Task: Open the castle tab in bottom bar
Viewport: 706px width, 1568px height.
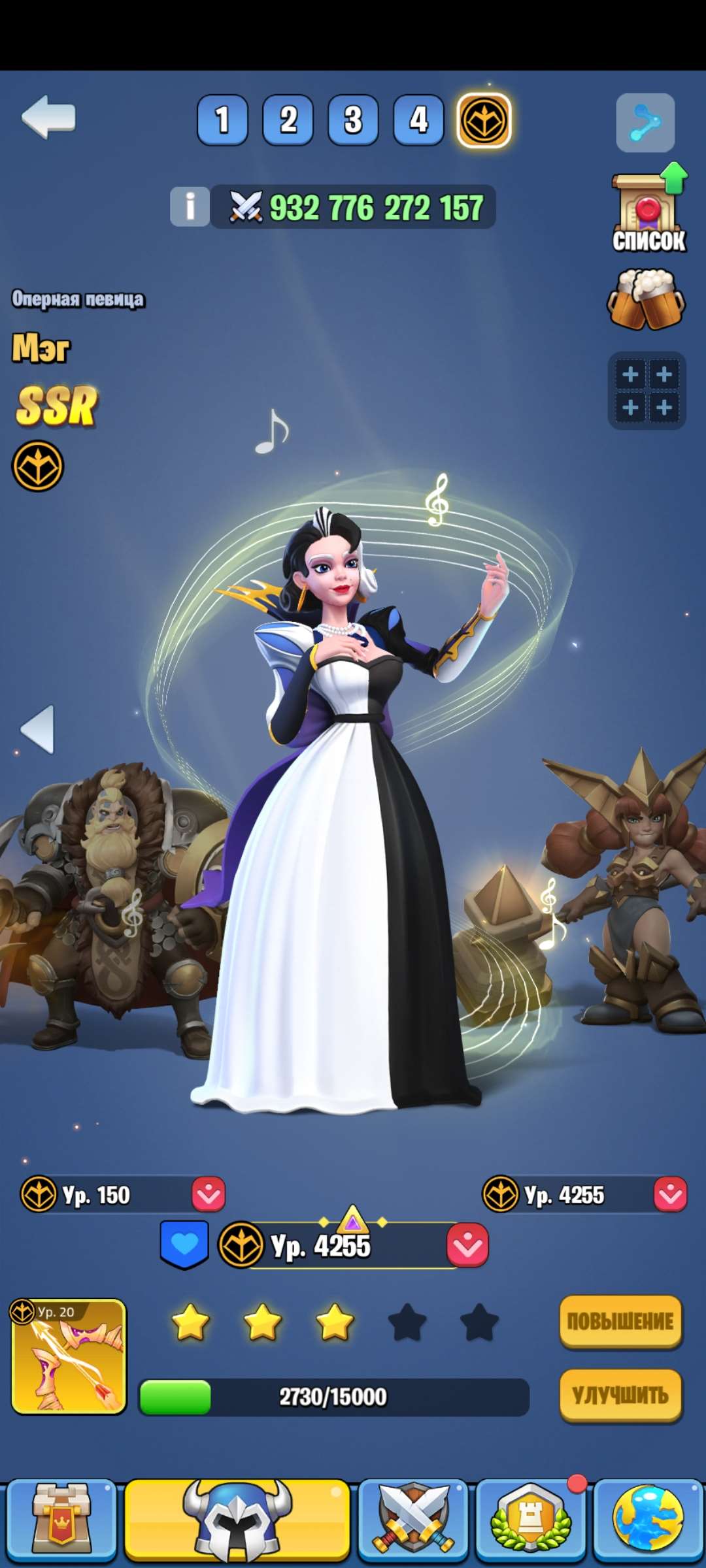Action: (x=59, y=1518)
